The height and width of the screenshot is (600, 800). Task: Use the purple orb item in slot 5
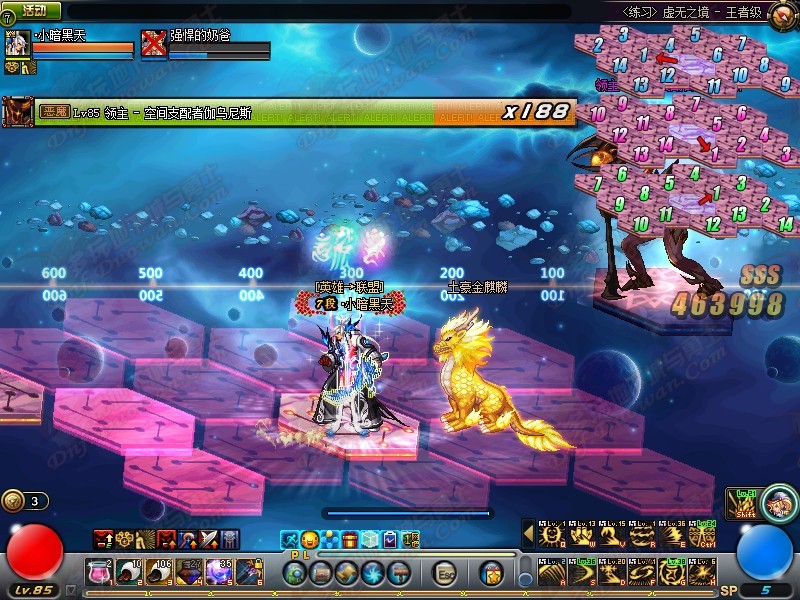220,573
